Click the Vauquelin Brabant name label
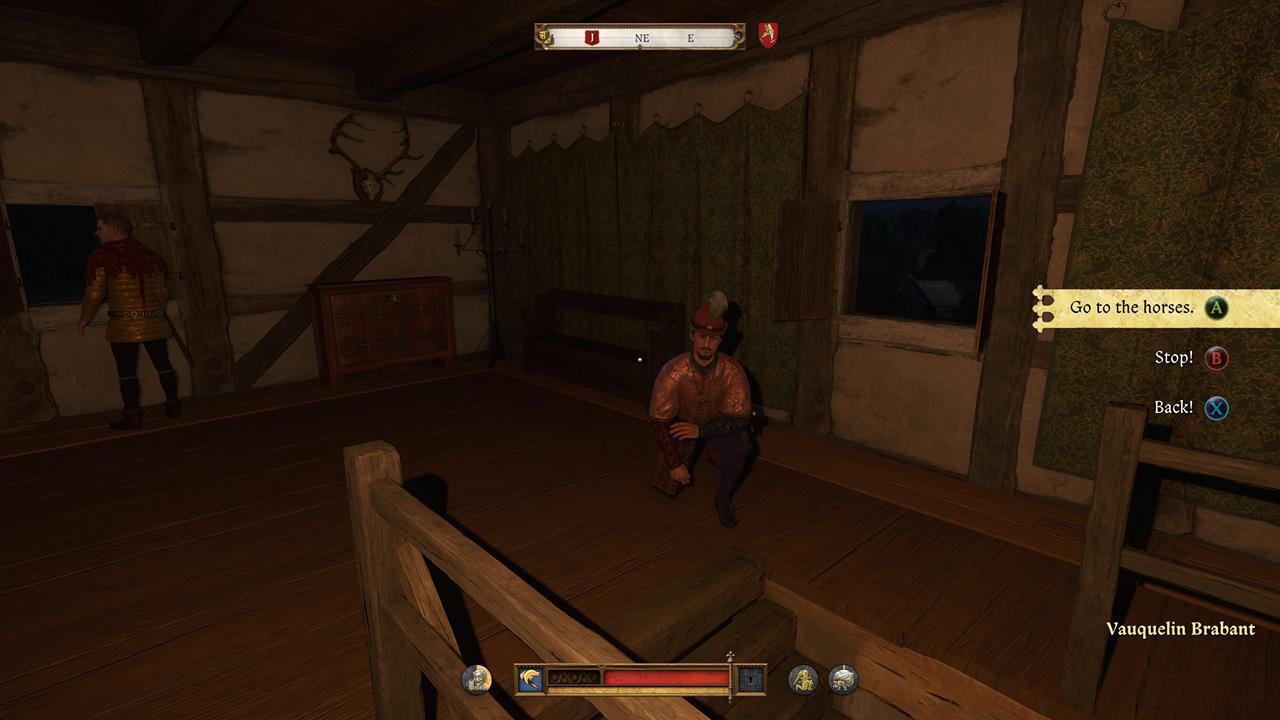1280x720 pixels. pyautogui.click(x=1180, y=629)
